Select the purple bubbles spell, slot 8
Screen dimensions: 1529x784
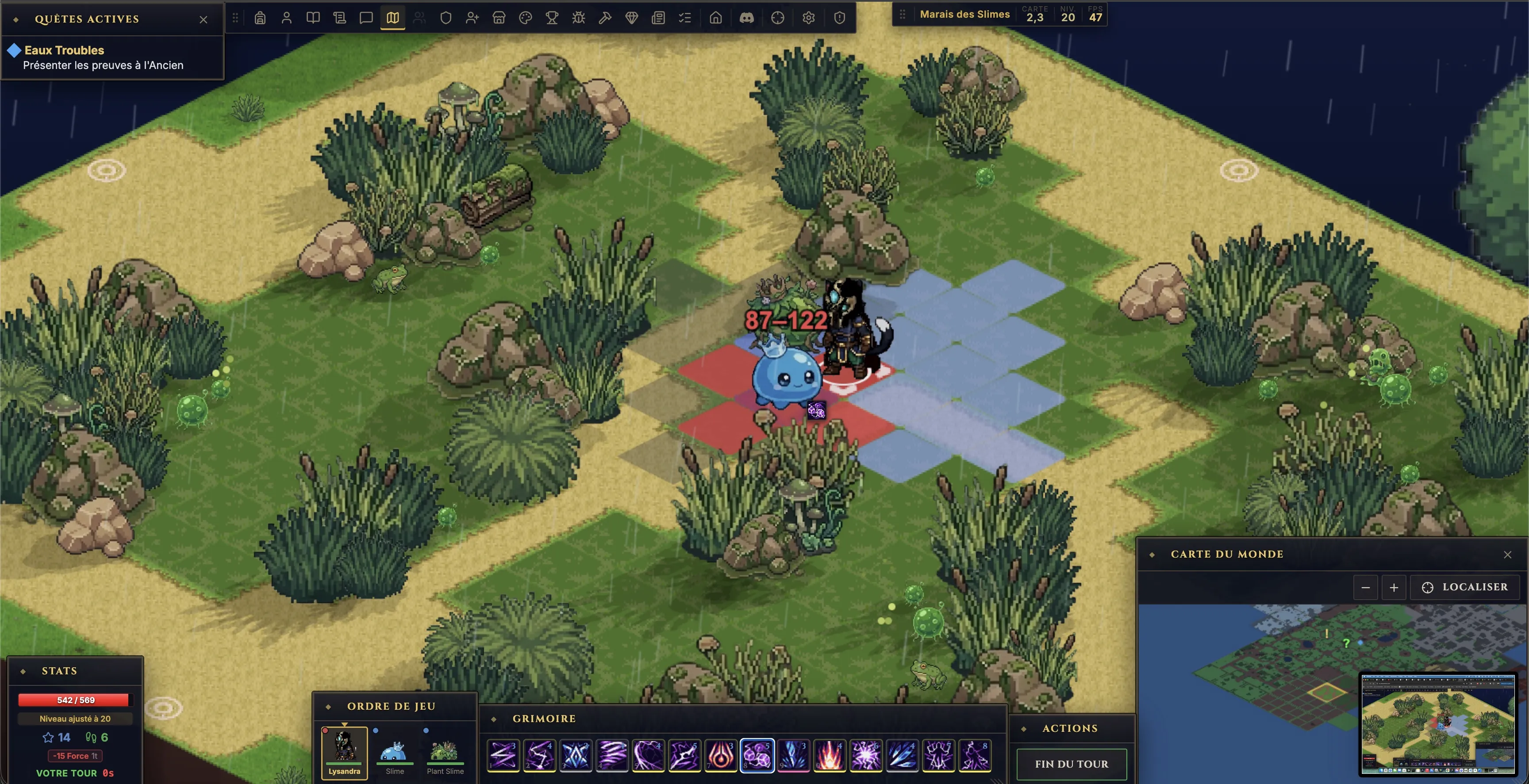[757, 756]
